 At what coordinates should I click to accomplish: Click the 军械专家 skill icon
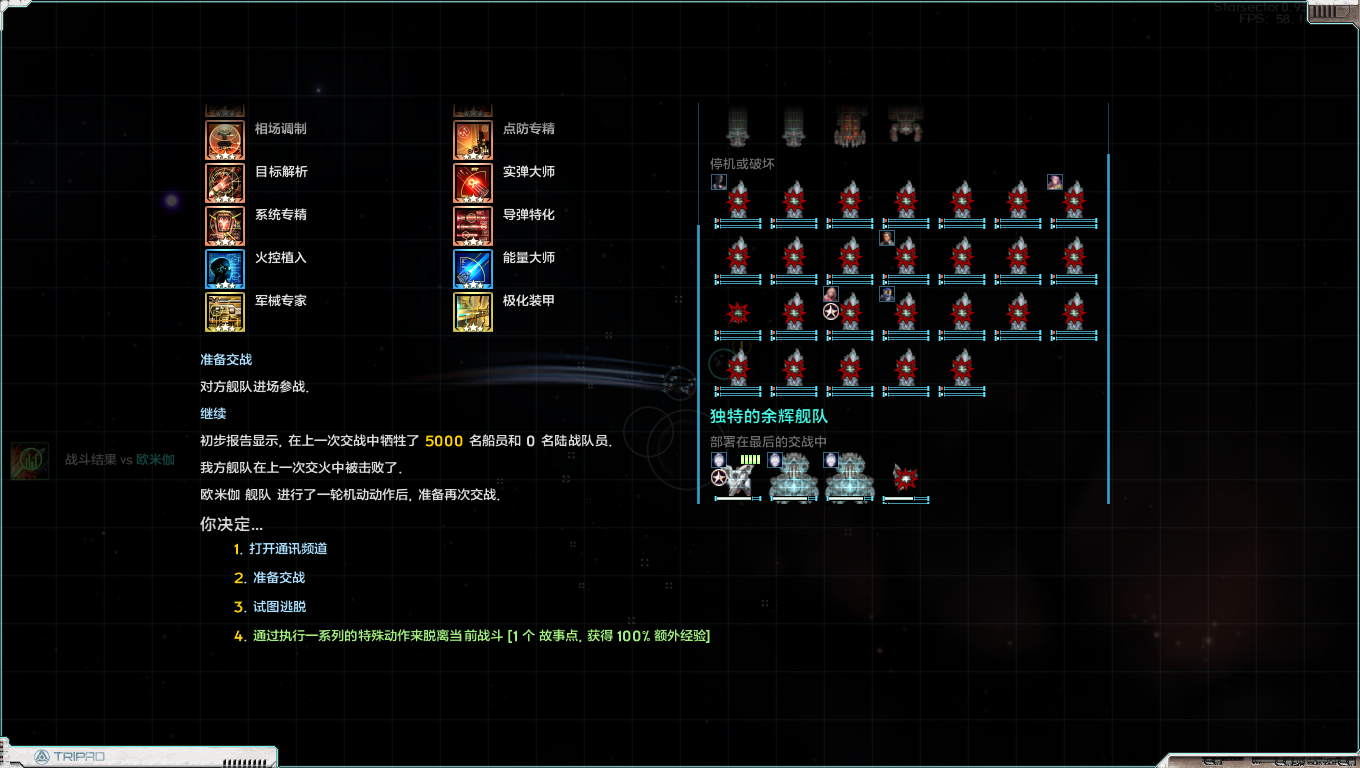click(224, 312)
